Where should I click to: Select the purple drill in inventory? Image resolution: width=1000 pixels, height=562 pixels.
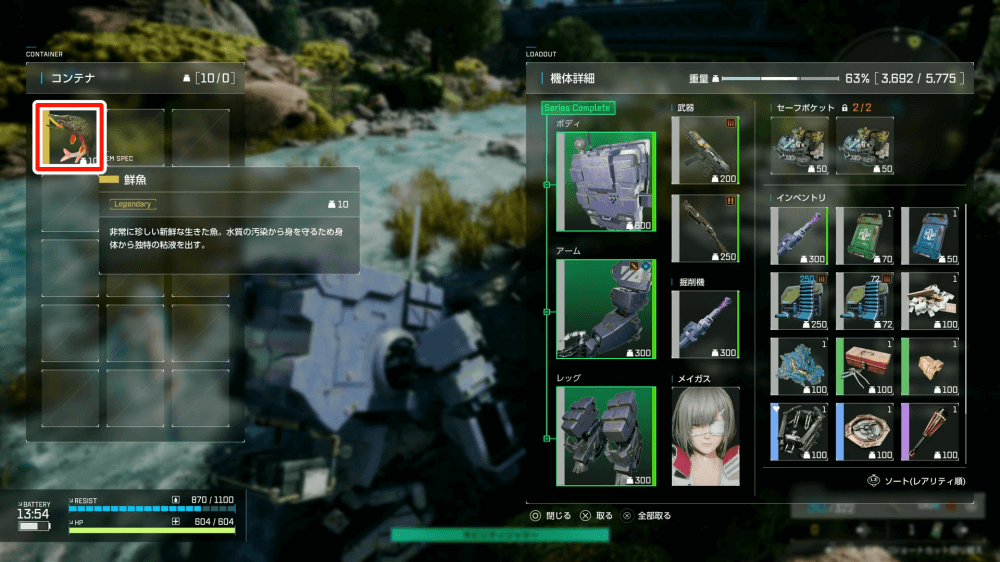click(x=799, y=236)
